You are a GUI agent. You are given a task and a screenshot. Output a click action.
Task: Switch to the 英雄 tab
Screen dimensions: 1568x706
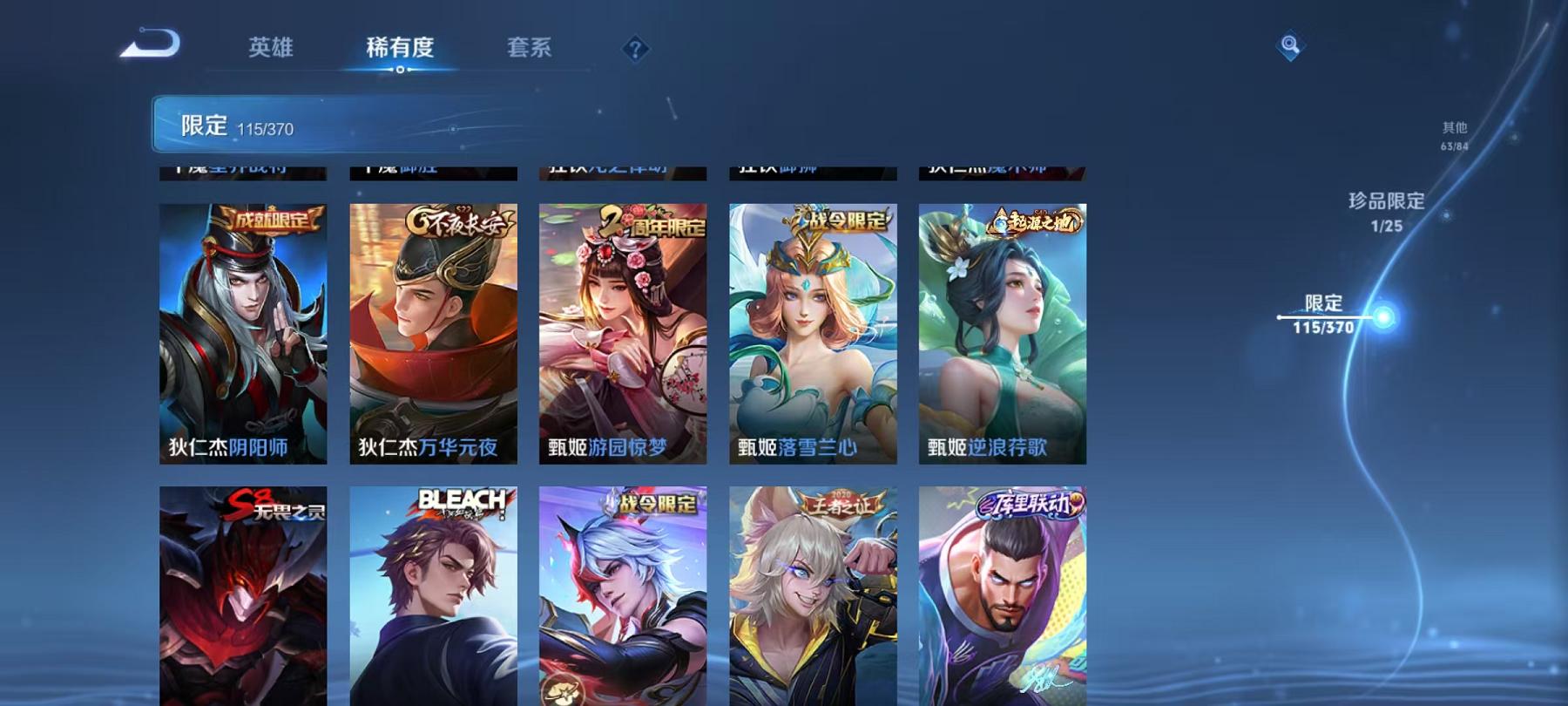[x=270, y=50]
